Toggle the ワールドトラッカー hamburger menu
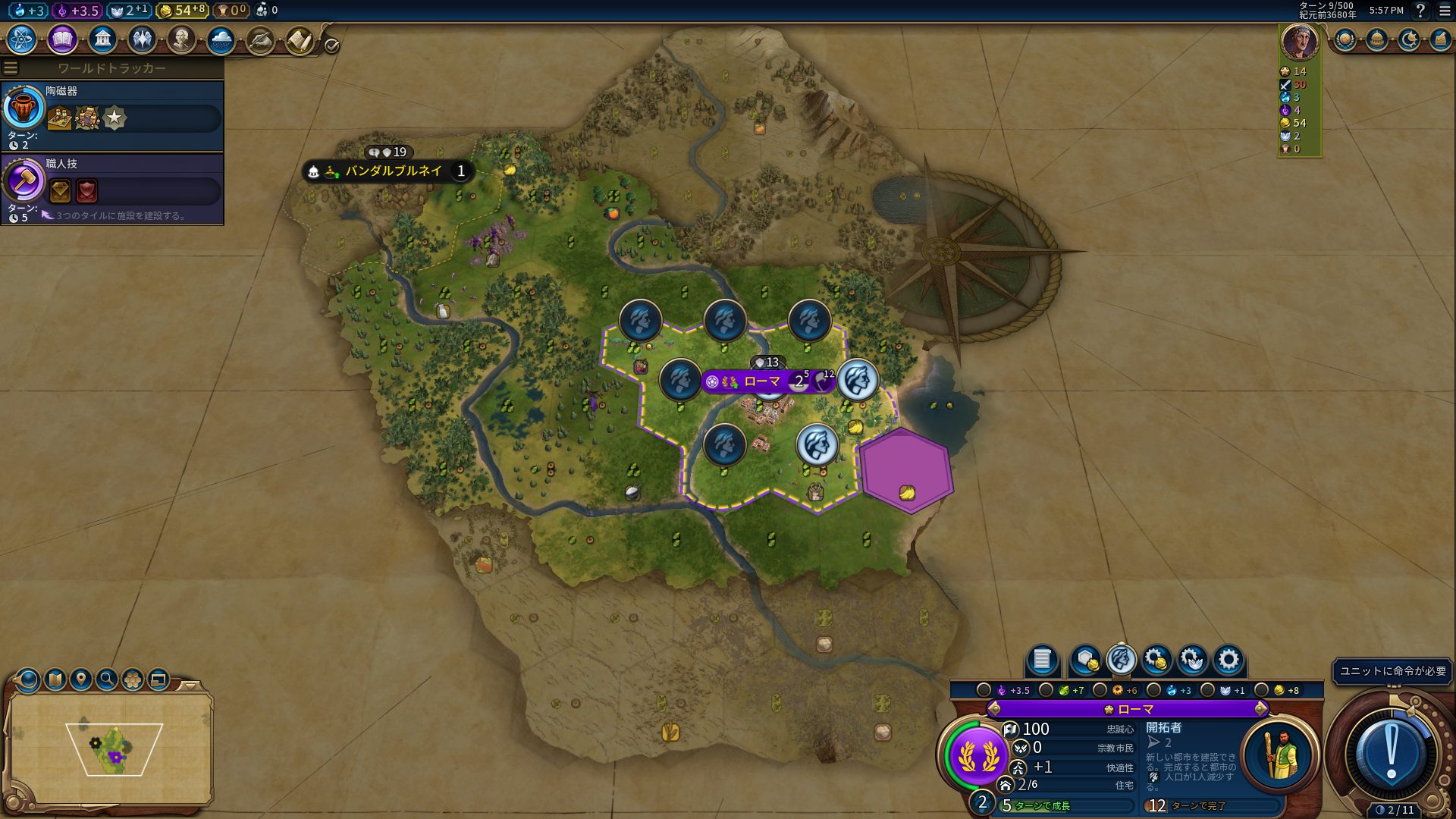The image size is (1456, 819). pos(11,68)
